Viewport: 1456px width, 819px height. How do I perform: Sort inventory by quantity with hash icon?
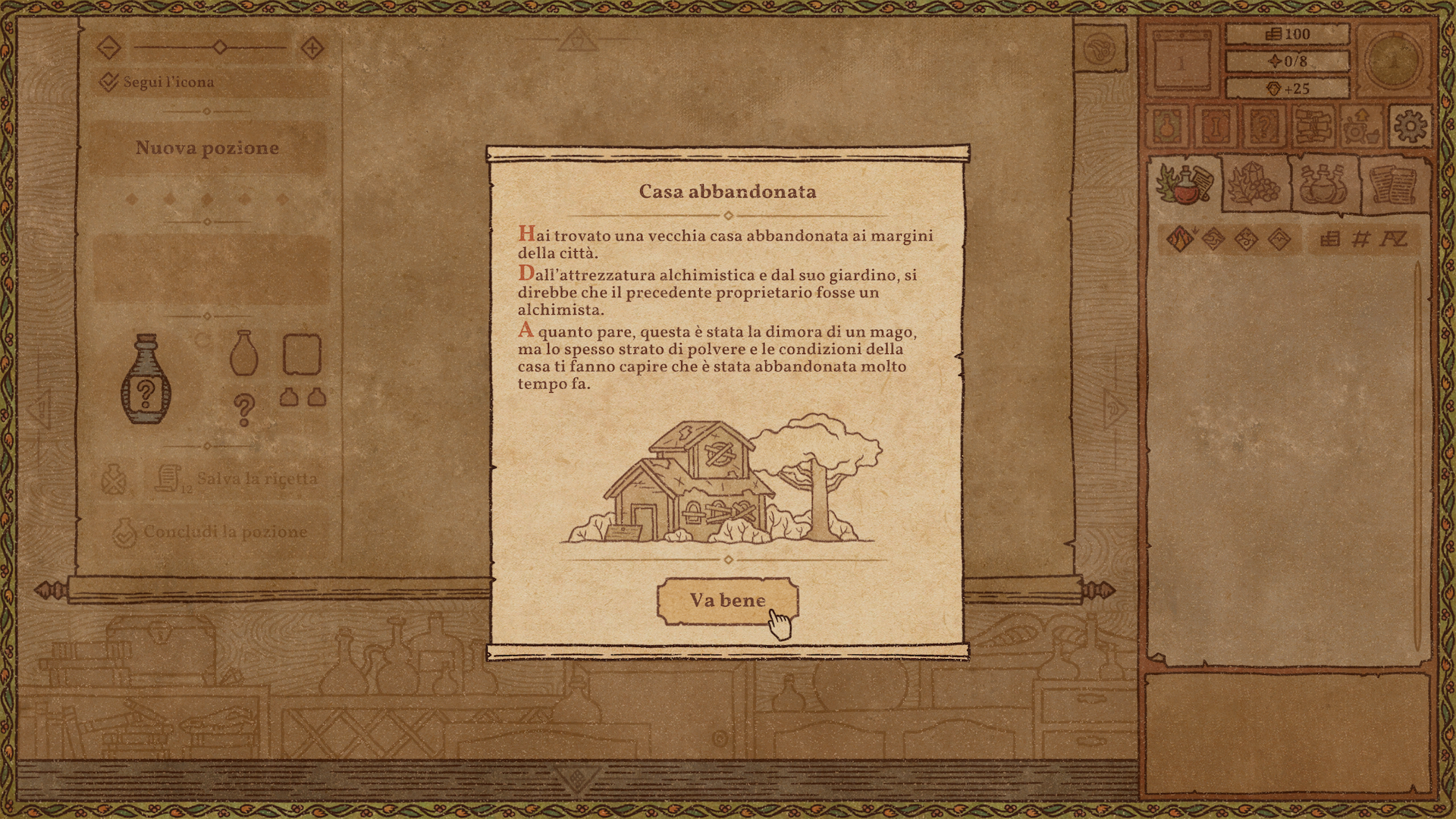tap(1361, 240)
